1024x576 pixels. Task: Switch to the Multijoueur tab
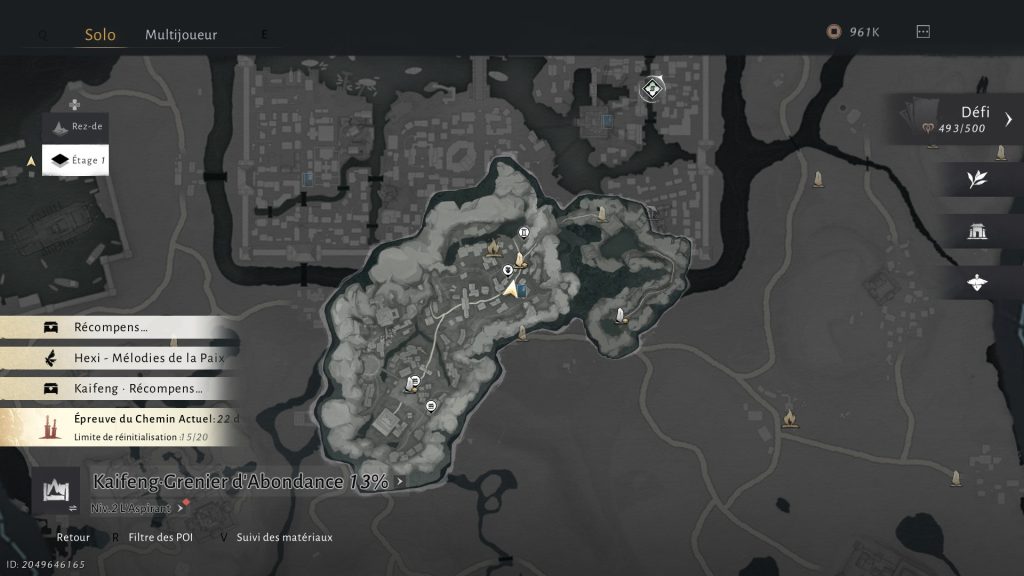(x=181, y=34)
